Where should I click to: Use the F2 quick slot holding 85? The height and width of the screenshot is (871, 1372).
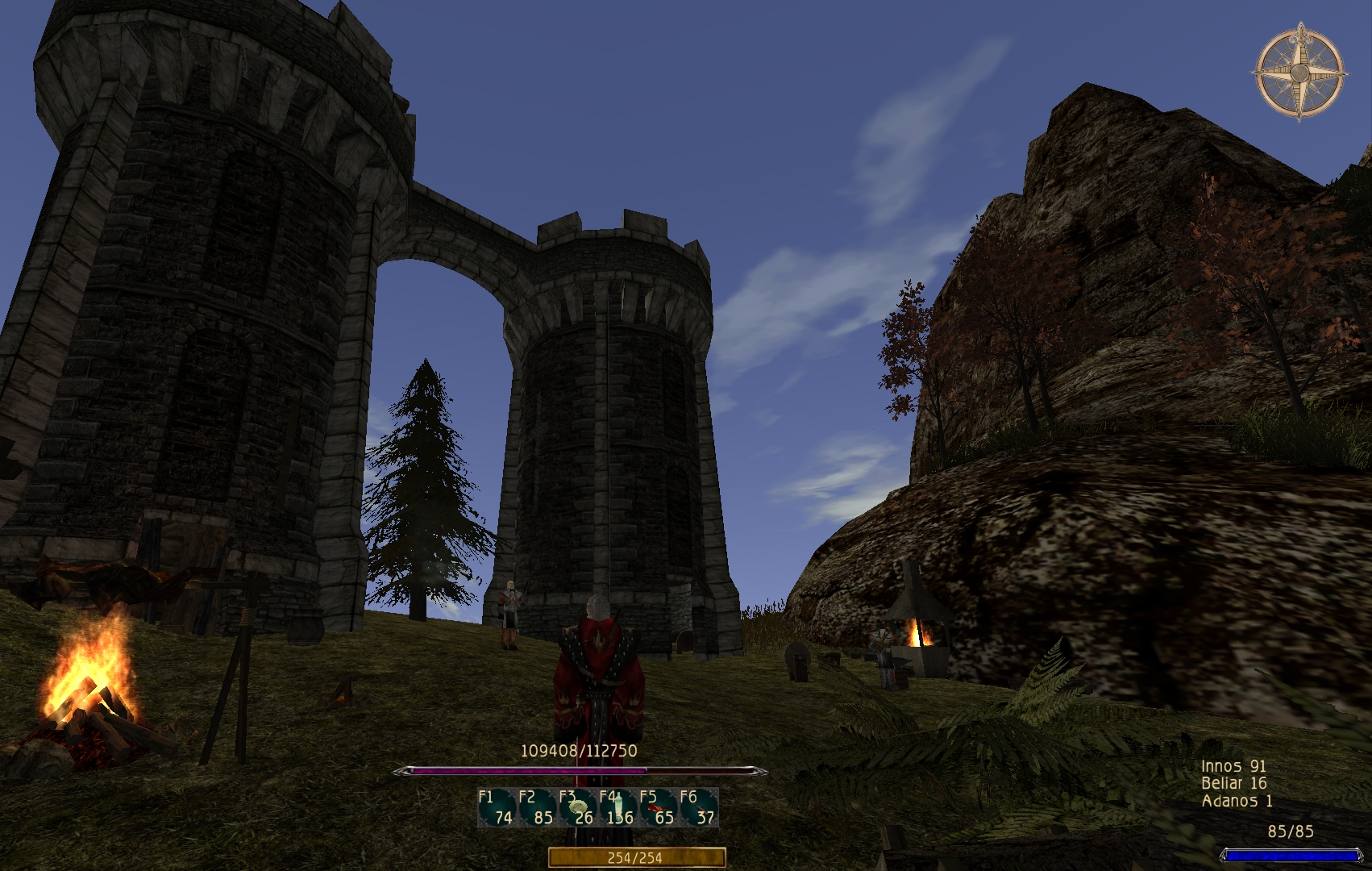click(x=537, y=807)
